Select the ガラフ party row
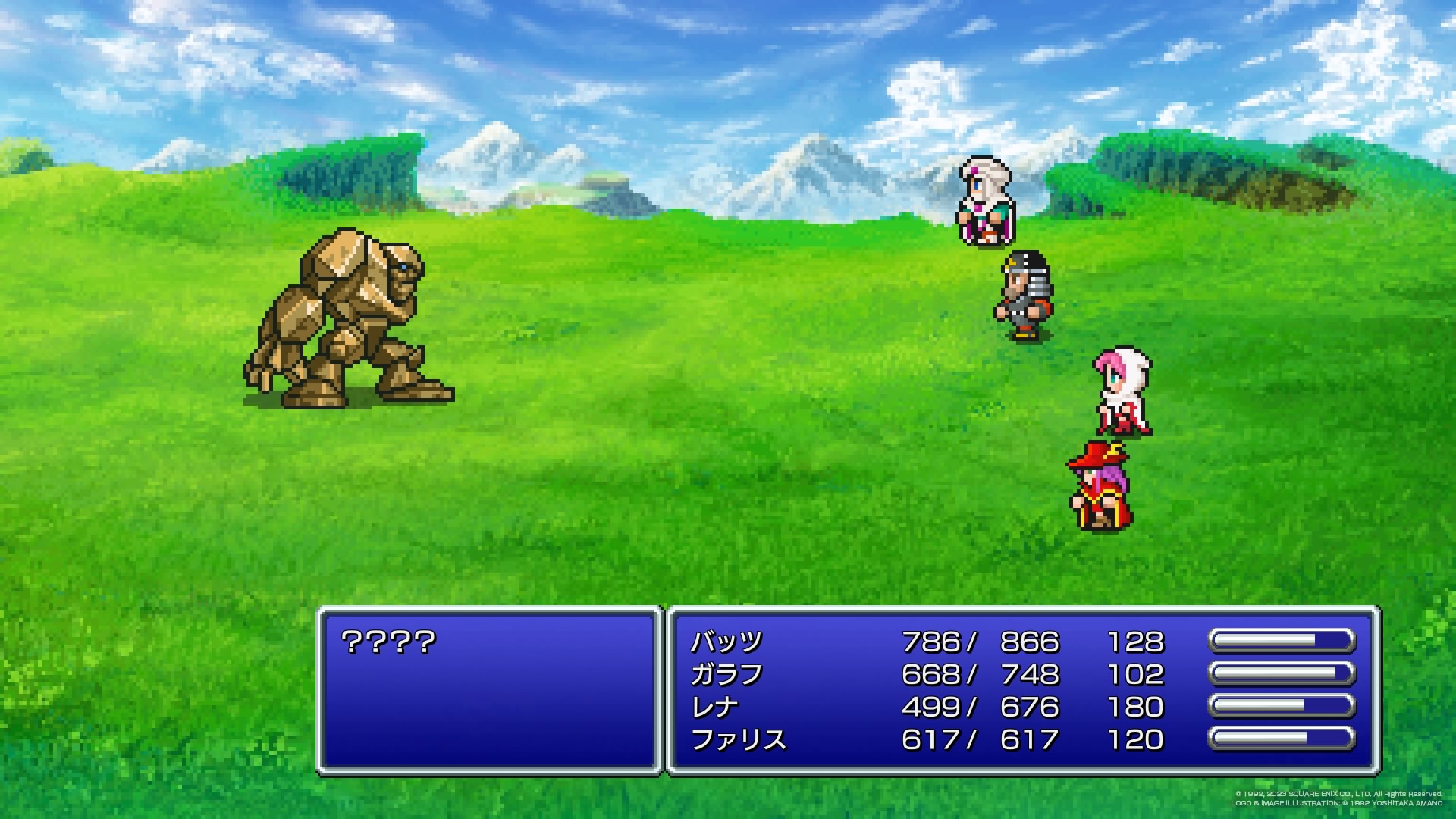 pyautogui.click(x=726, y=675)
